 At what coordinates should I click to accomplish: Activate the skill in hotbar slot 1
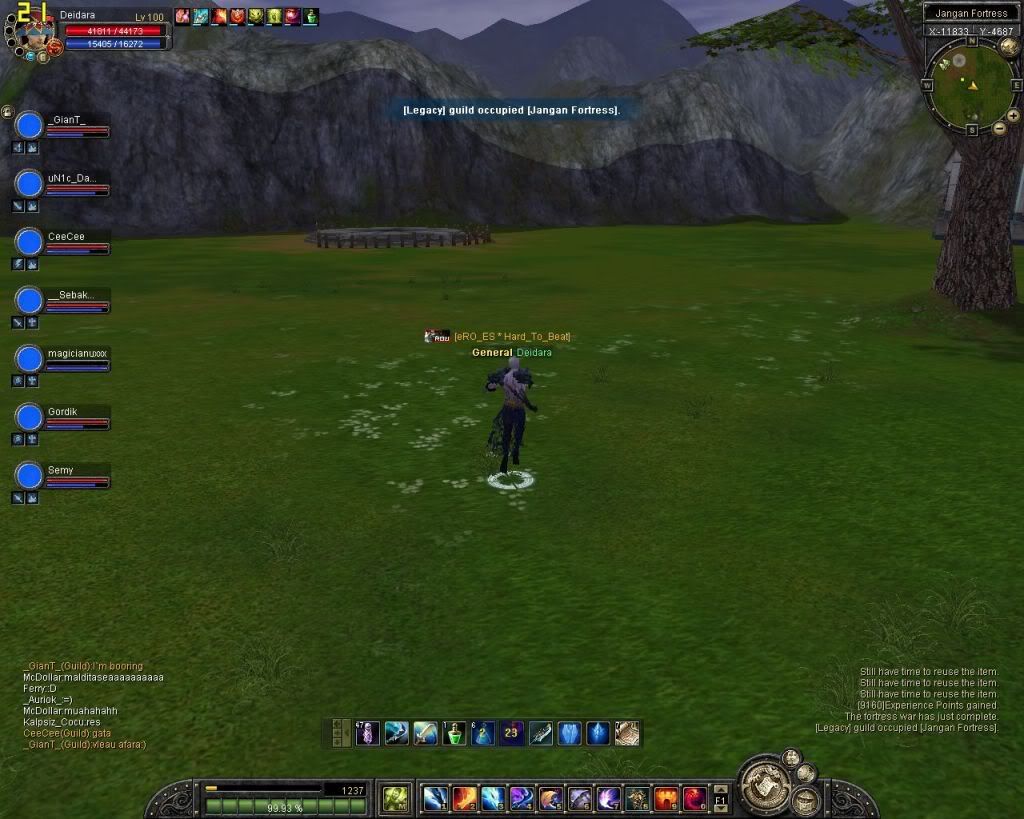point(435,798)
